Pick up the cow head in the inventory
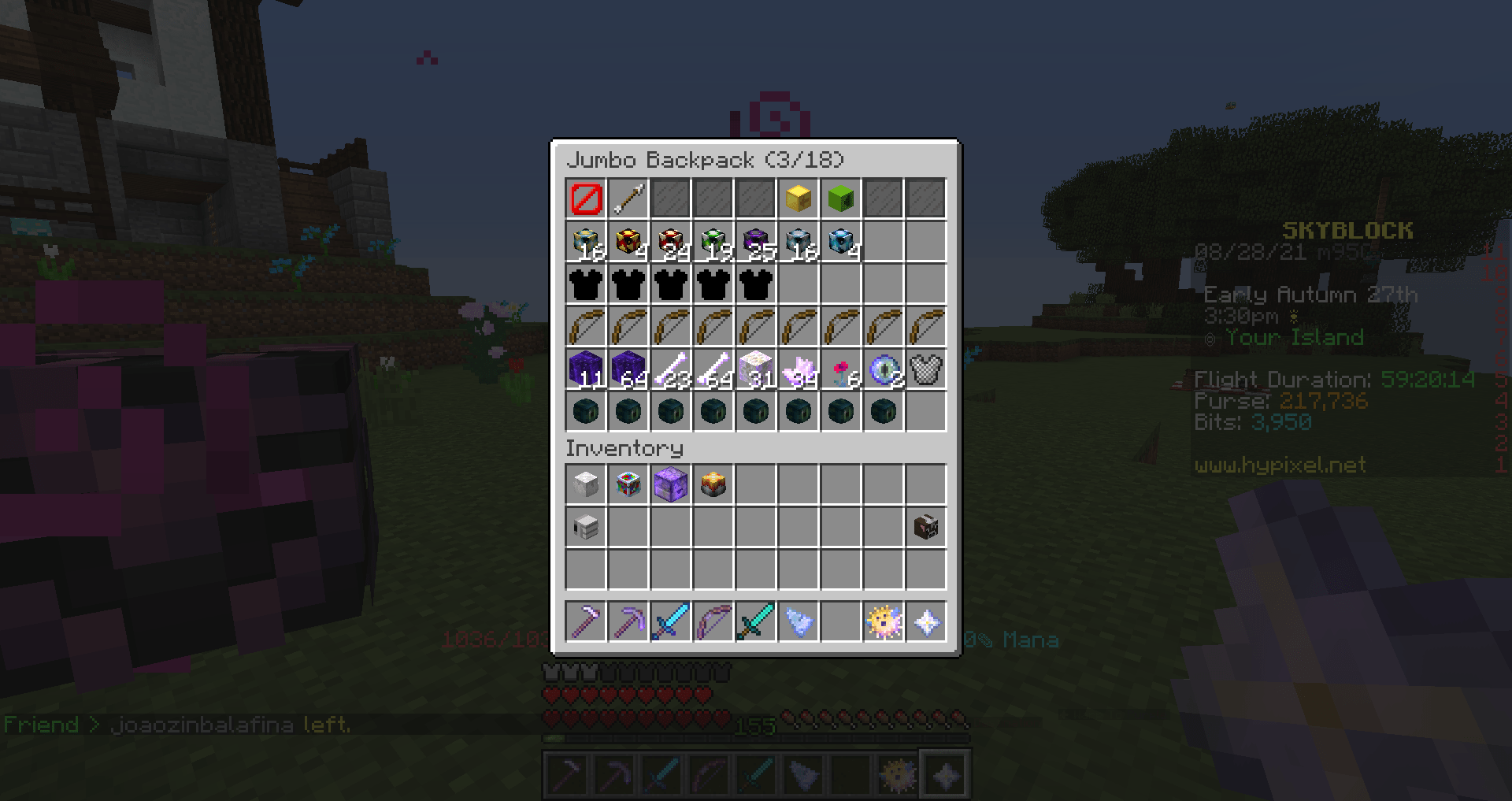 coord(926,528)
